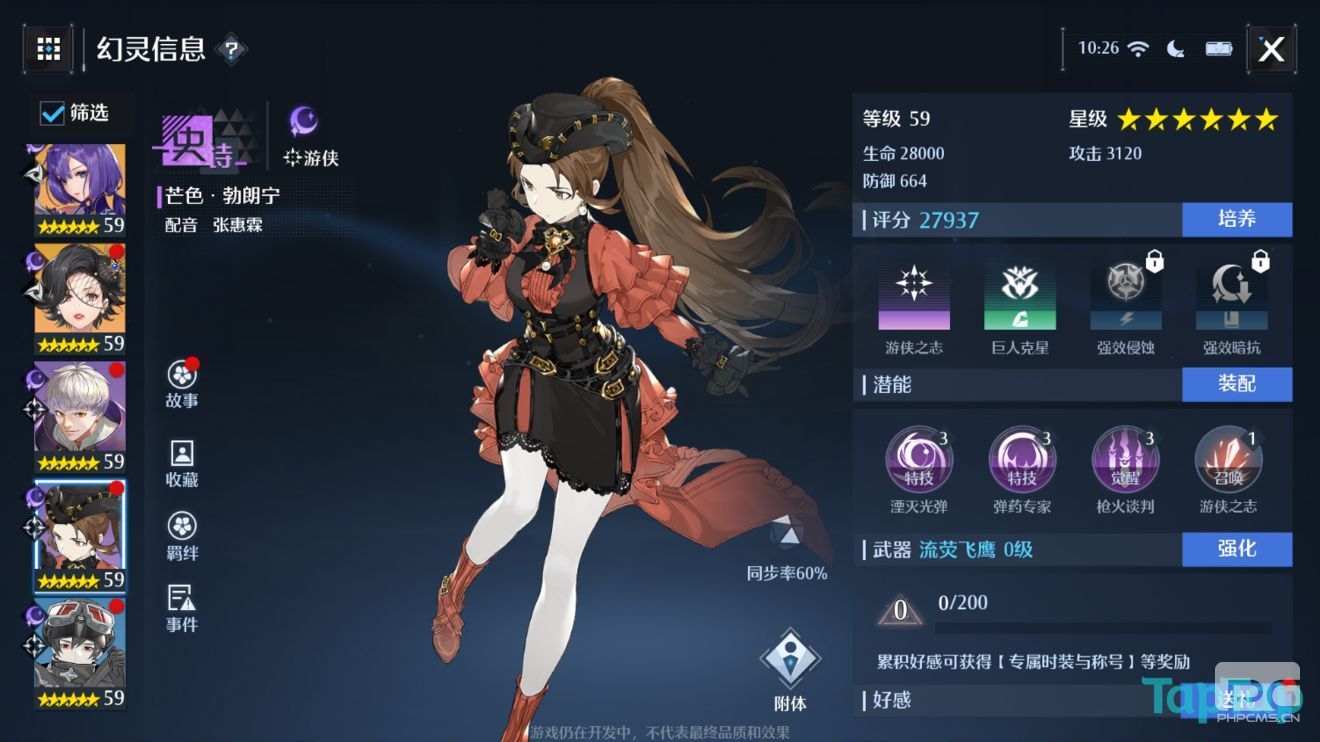The width and height of the screenshot is (1320, 742).
Task: Switch to the 游侠 class tag
Action: coord(310,156)
